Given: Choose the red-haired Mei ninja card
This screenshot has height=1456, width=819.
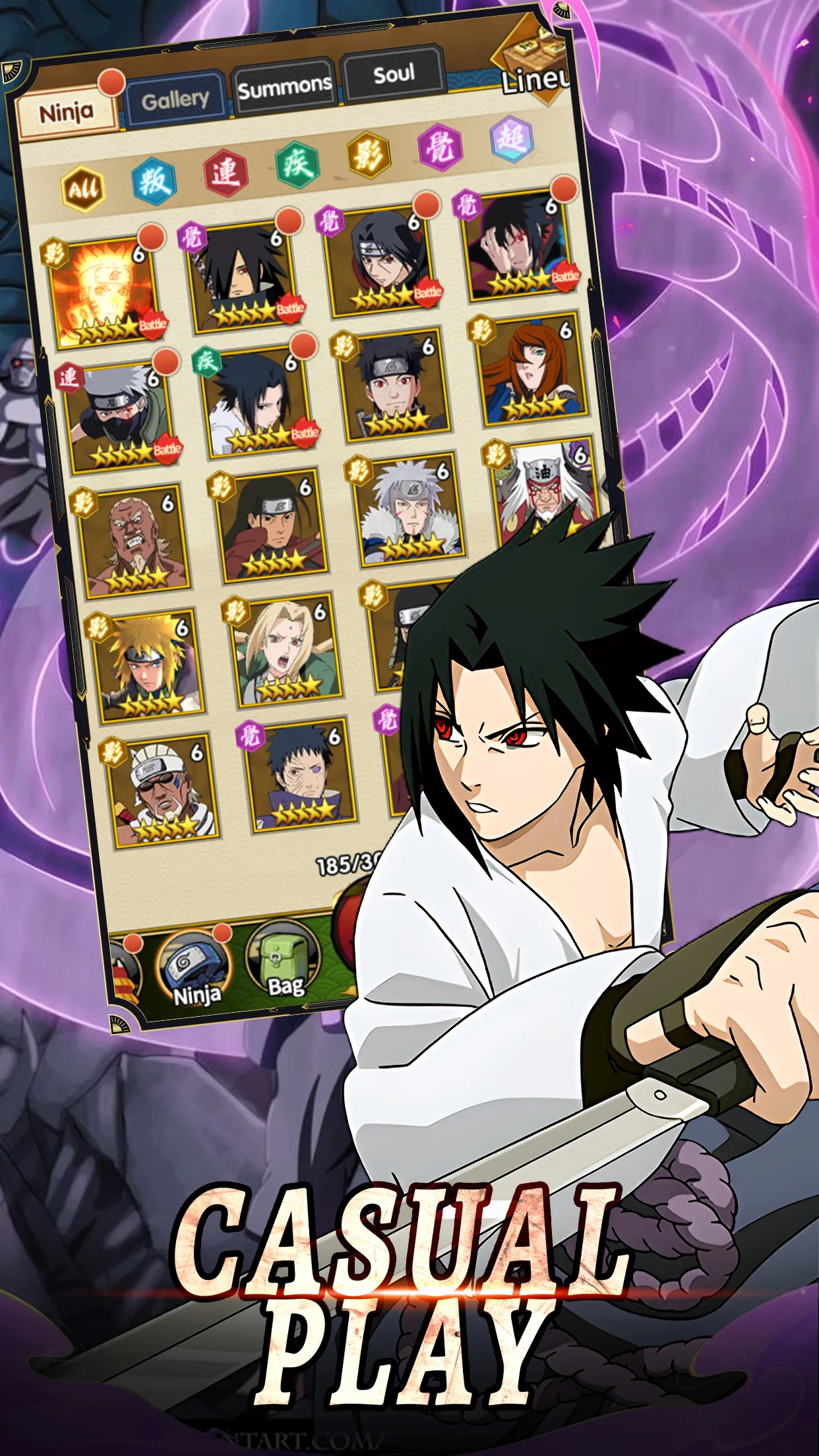Looking at the screenshot, I should 531,372.
